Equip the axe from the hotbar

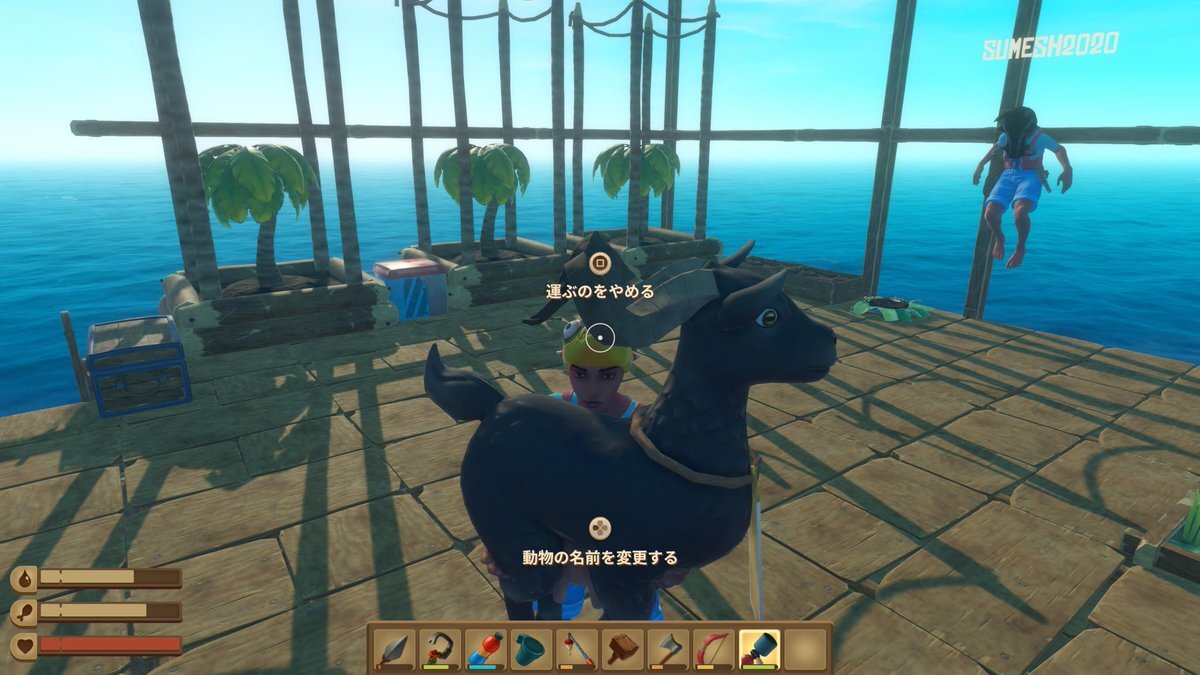point(668,649)
